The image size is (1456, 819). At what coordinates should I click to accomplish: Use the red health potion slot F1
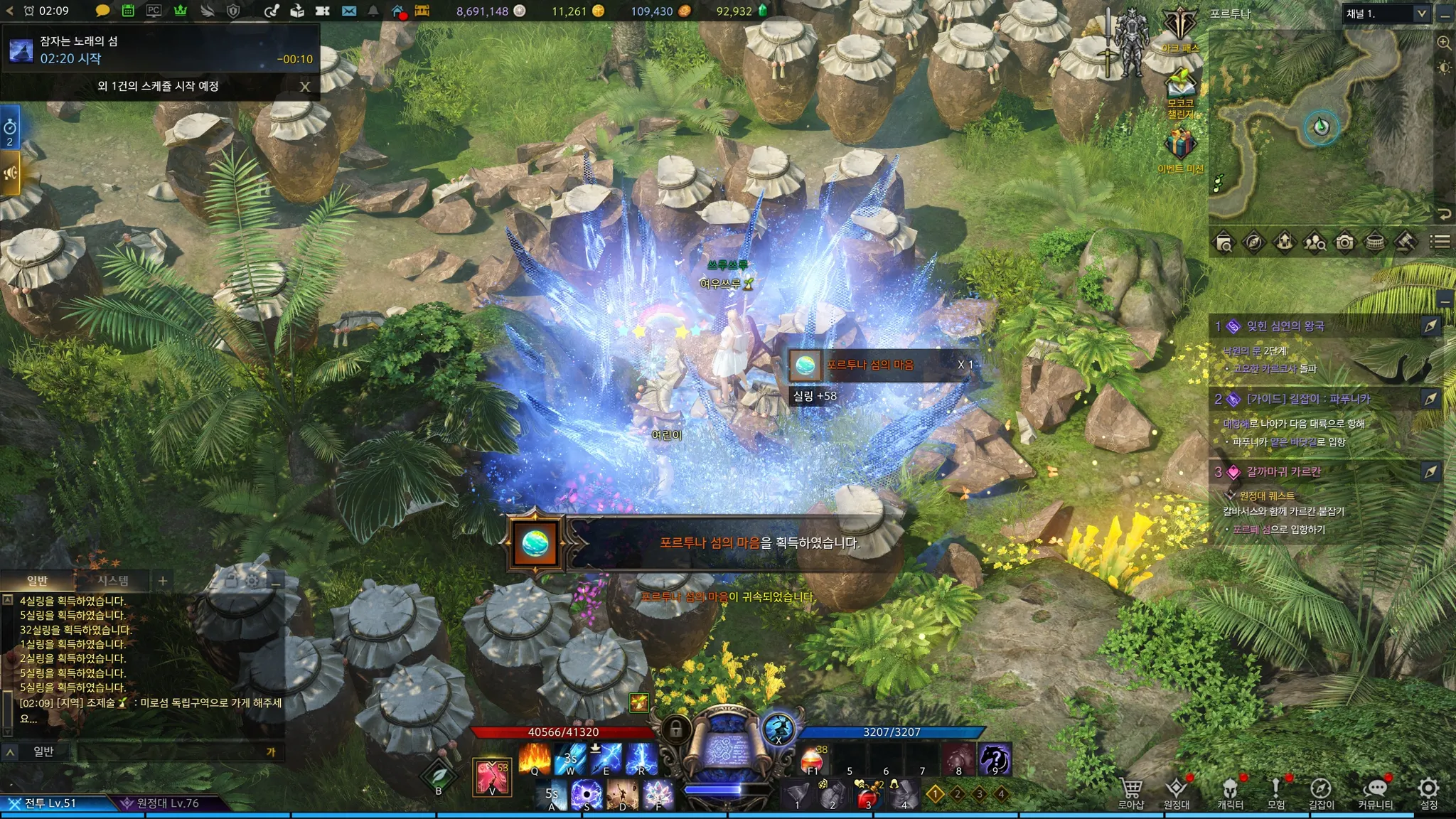pos(813,759)
